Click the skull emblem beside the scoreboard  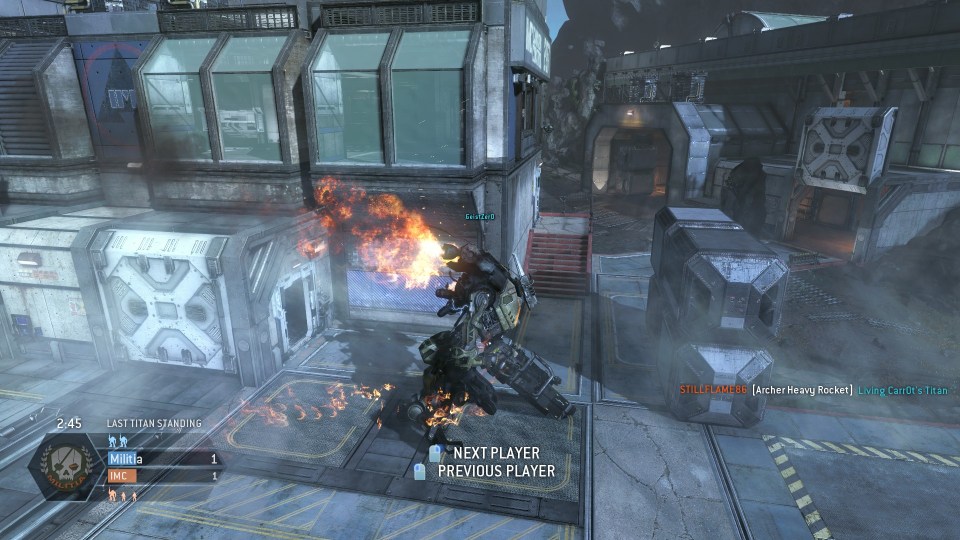point(67,467)
